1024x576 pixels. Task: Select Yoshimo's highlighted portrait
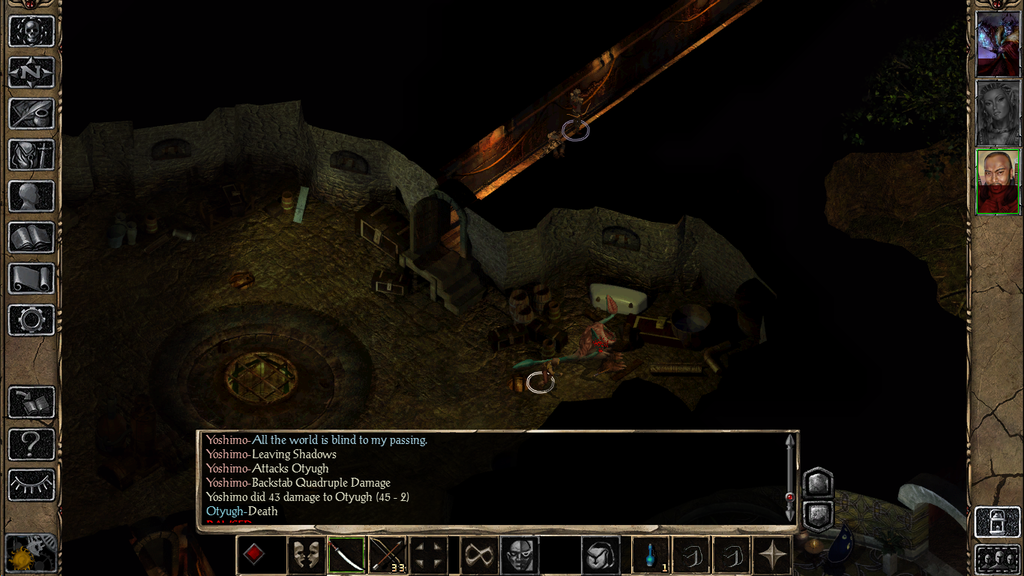(997, 182)
